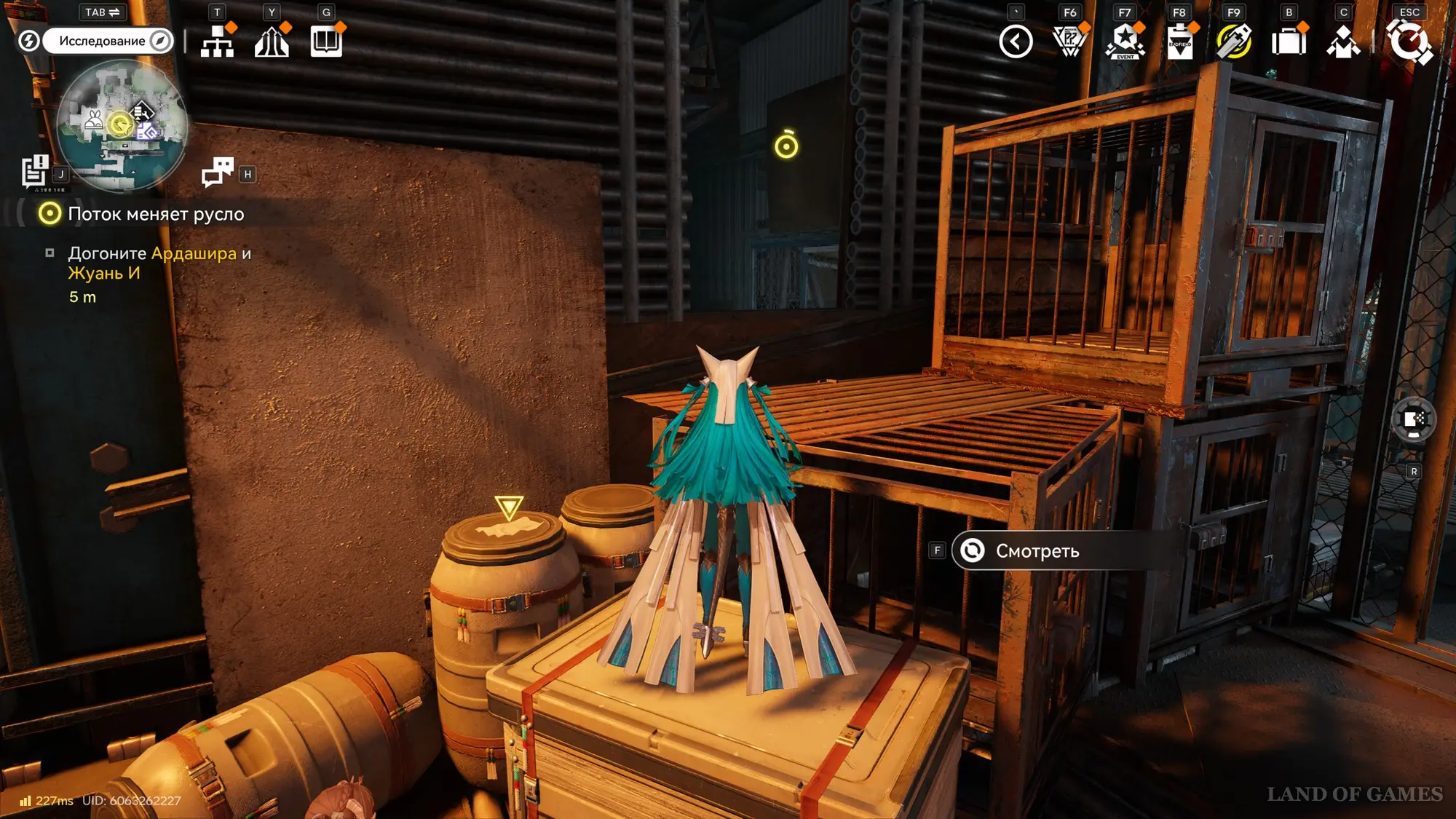This screenshot has width=1456, height=819.
Task: Choose the Смотреть interaction option
Action: (x=1037, y=551)
